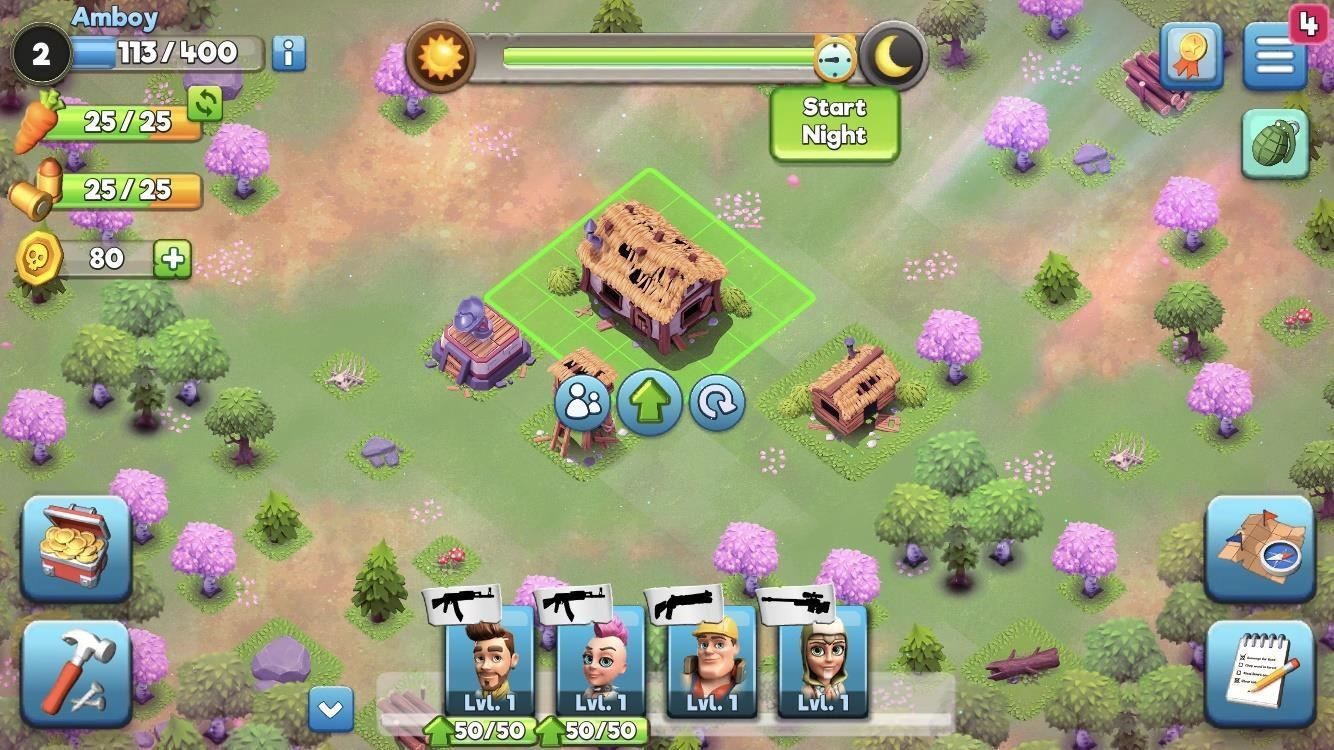This screenshot has height=750, width=1334.
Task: Tap the green resource exchange button
Action: (x=205, y=103)
